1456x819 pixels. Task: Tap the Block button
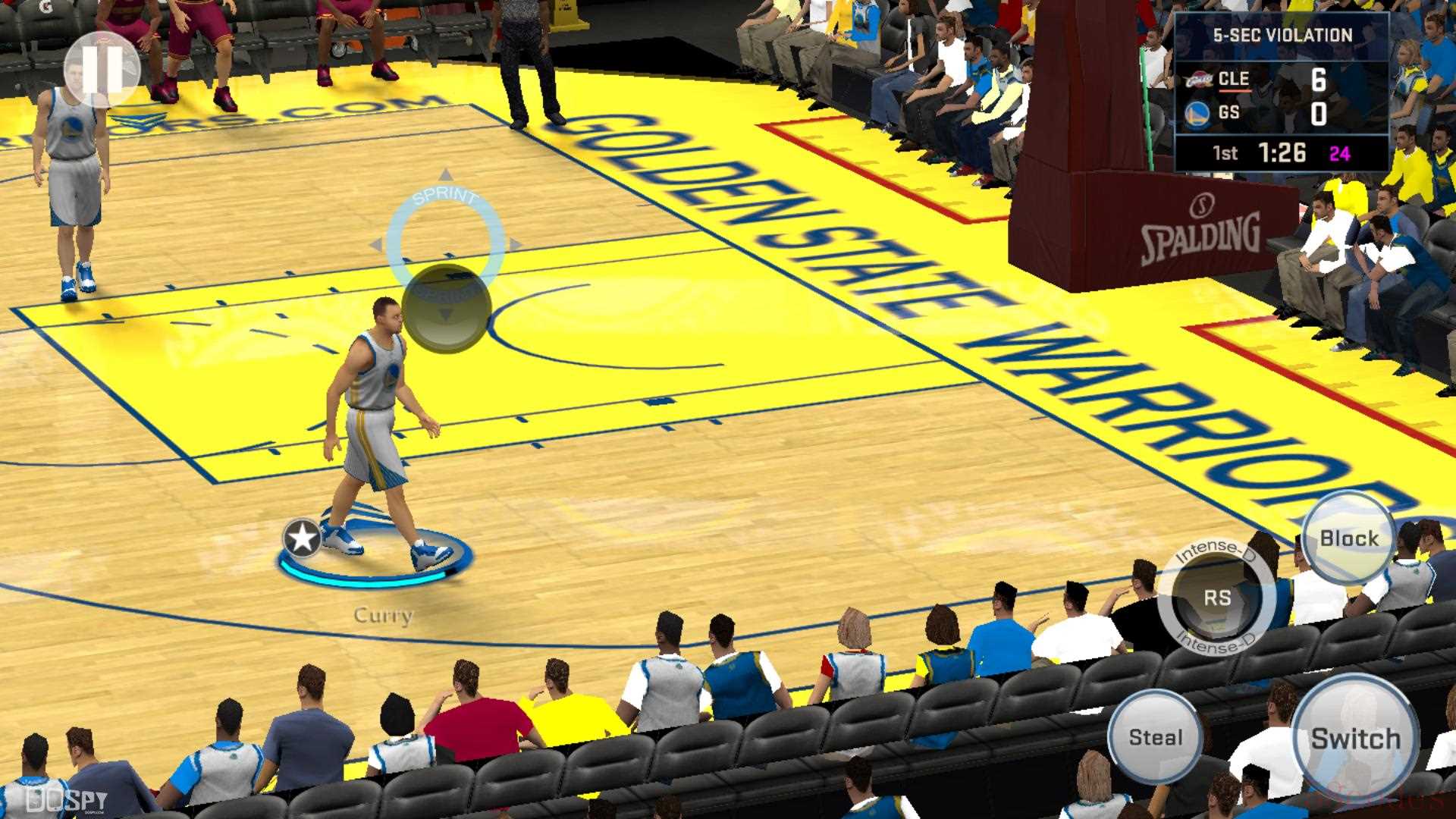pos(1348,538)
